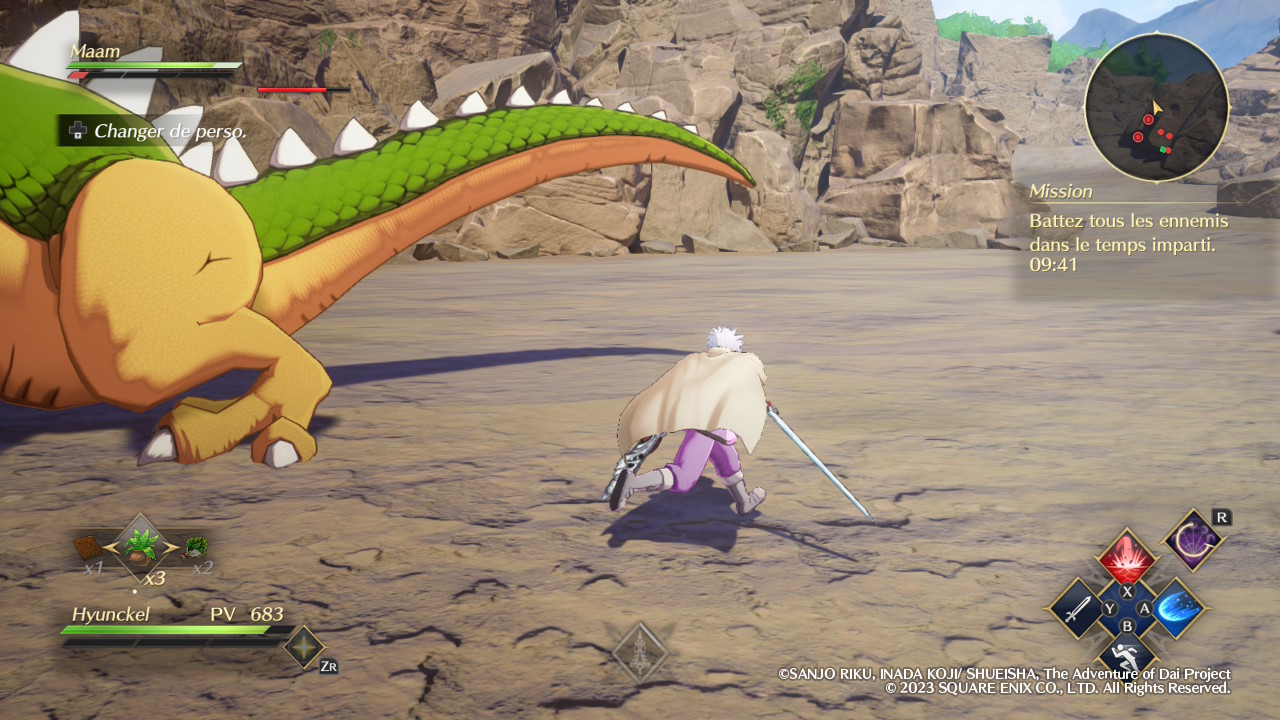Click the left item-cycle arrow
This screenshot has height=720, width=1280.
[x=110, y=547]
